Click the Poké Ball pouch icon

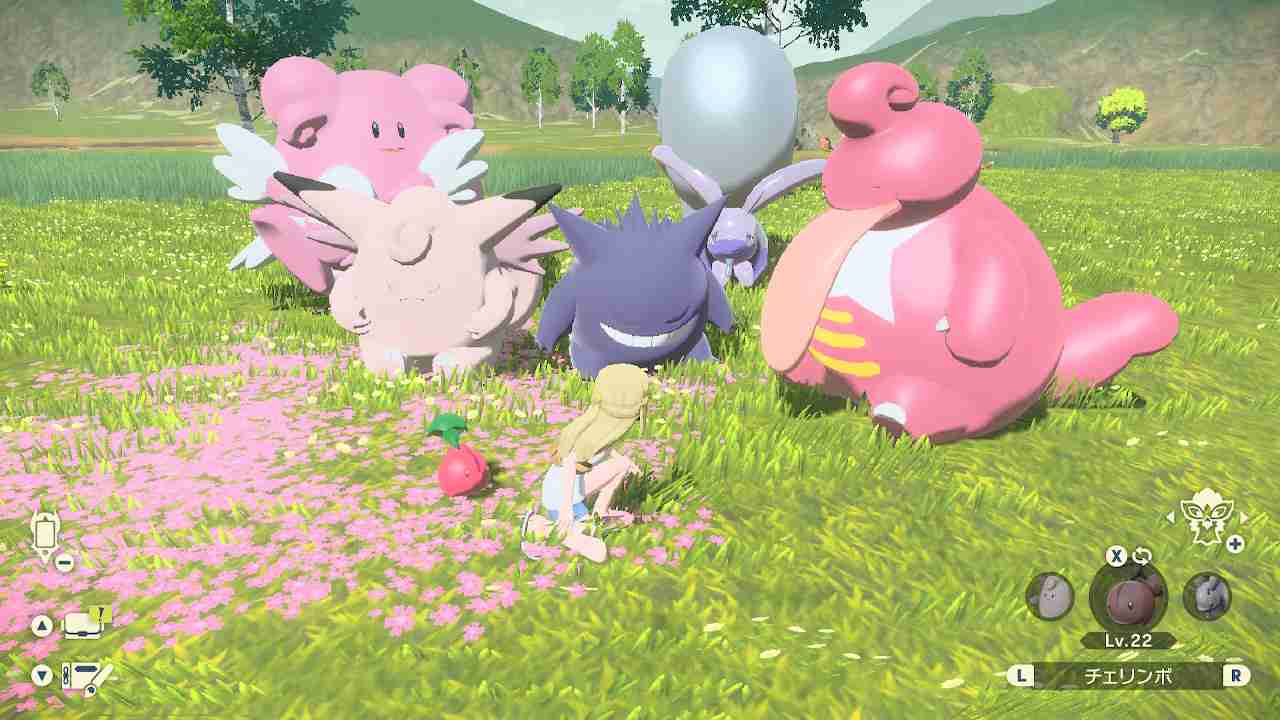(46, 533)
